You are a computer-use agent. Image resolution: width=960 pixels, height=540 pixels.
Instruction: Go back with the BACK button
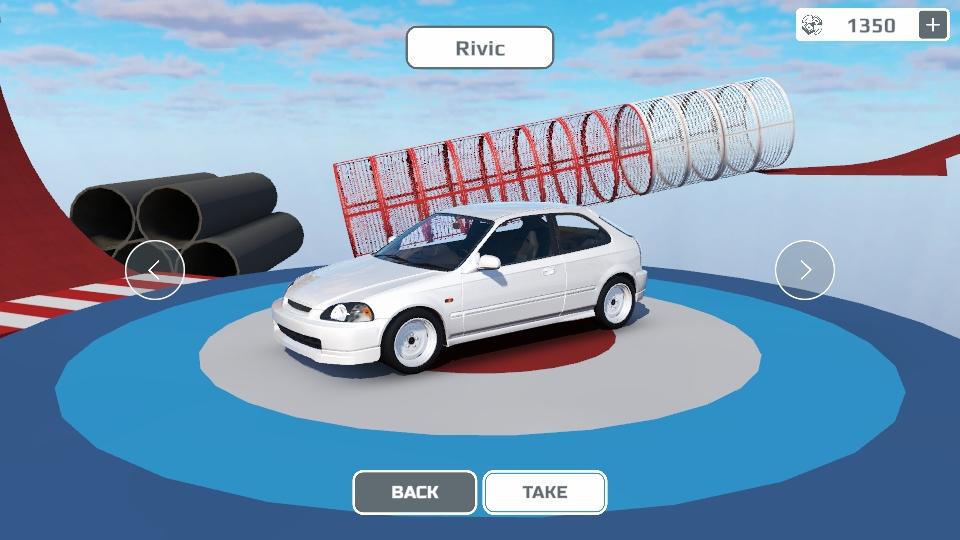click(x=415, y=492)
